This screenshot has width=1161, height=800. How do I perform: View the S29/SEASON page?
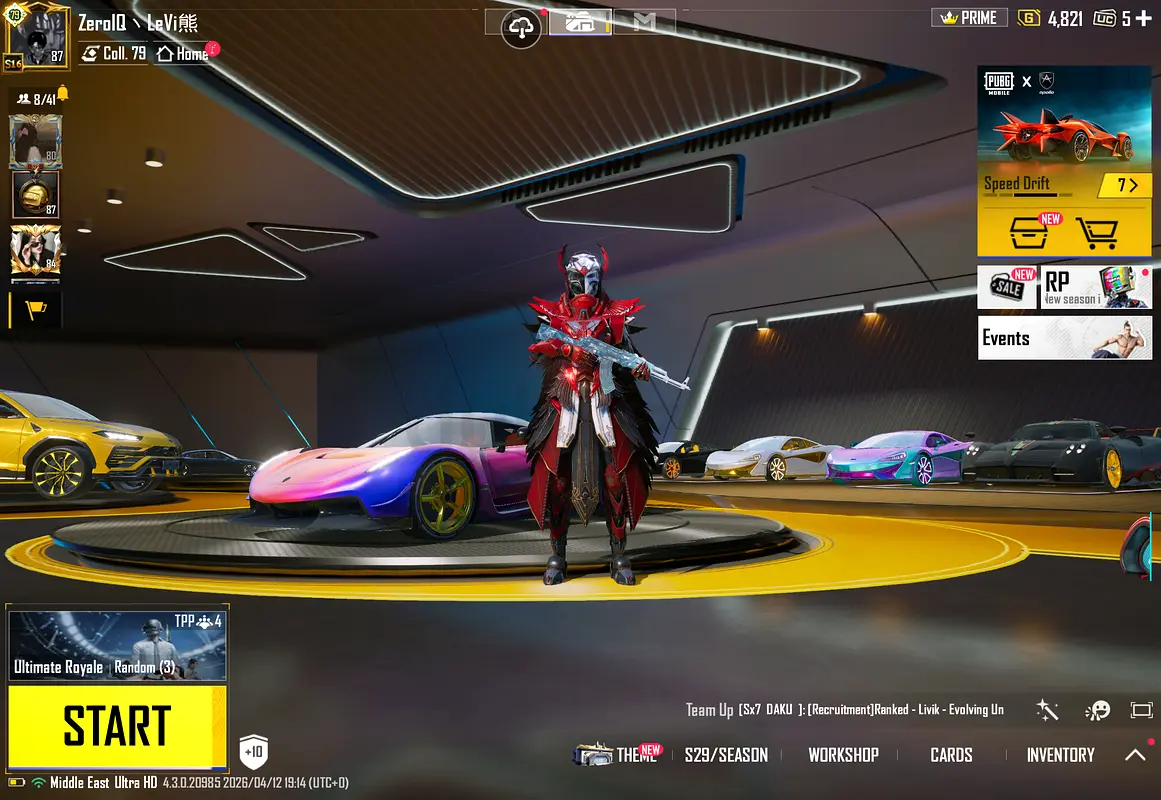(x=726, y=755)
